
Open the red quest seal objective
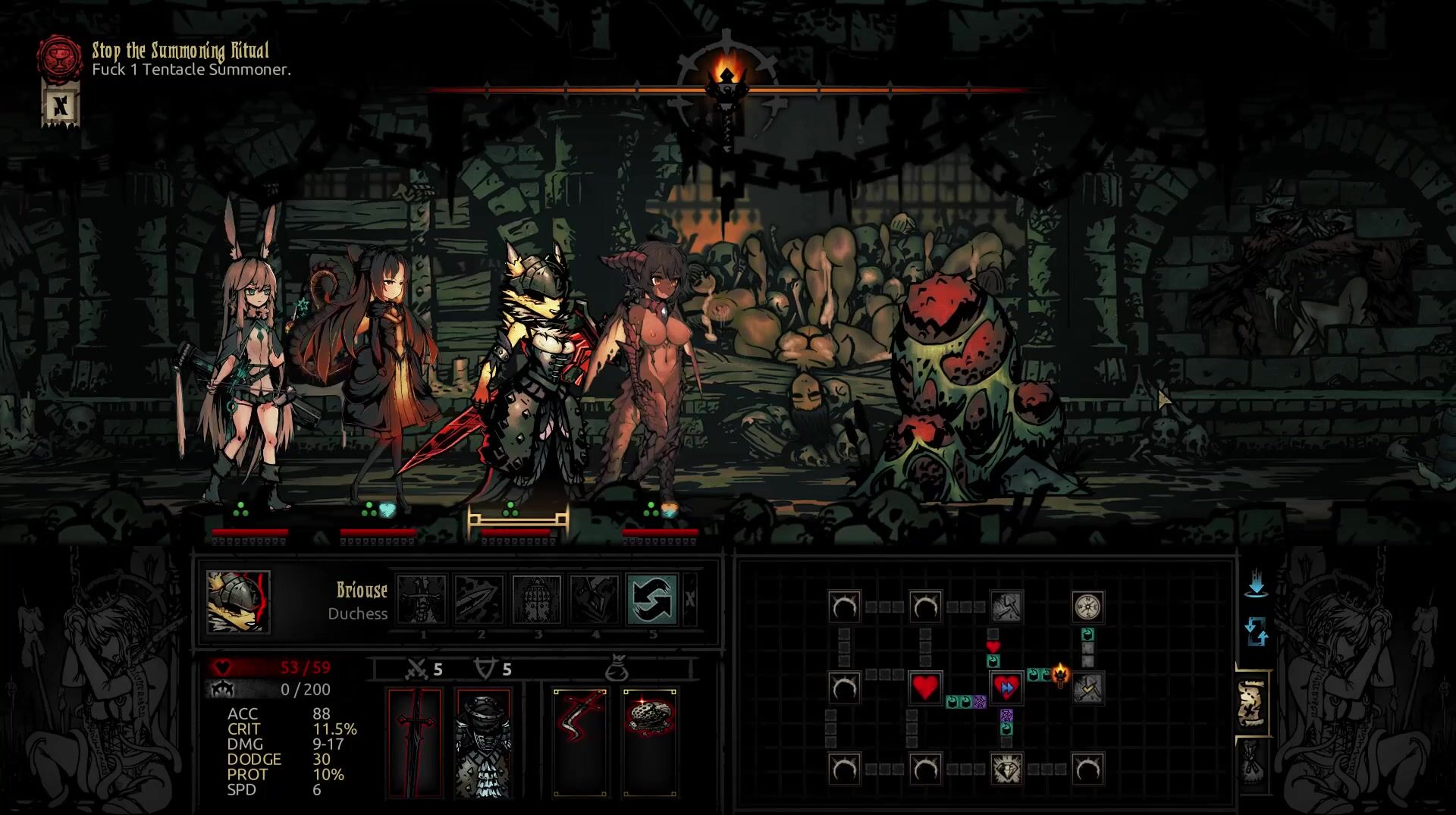point(59,58)
